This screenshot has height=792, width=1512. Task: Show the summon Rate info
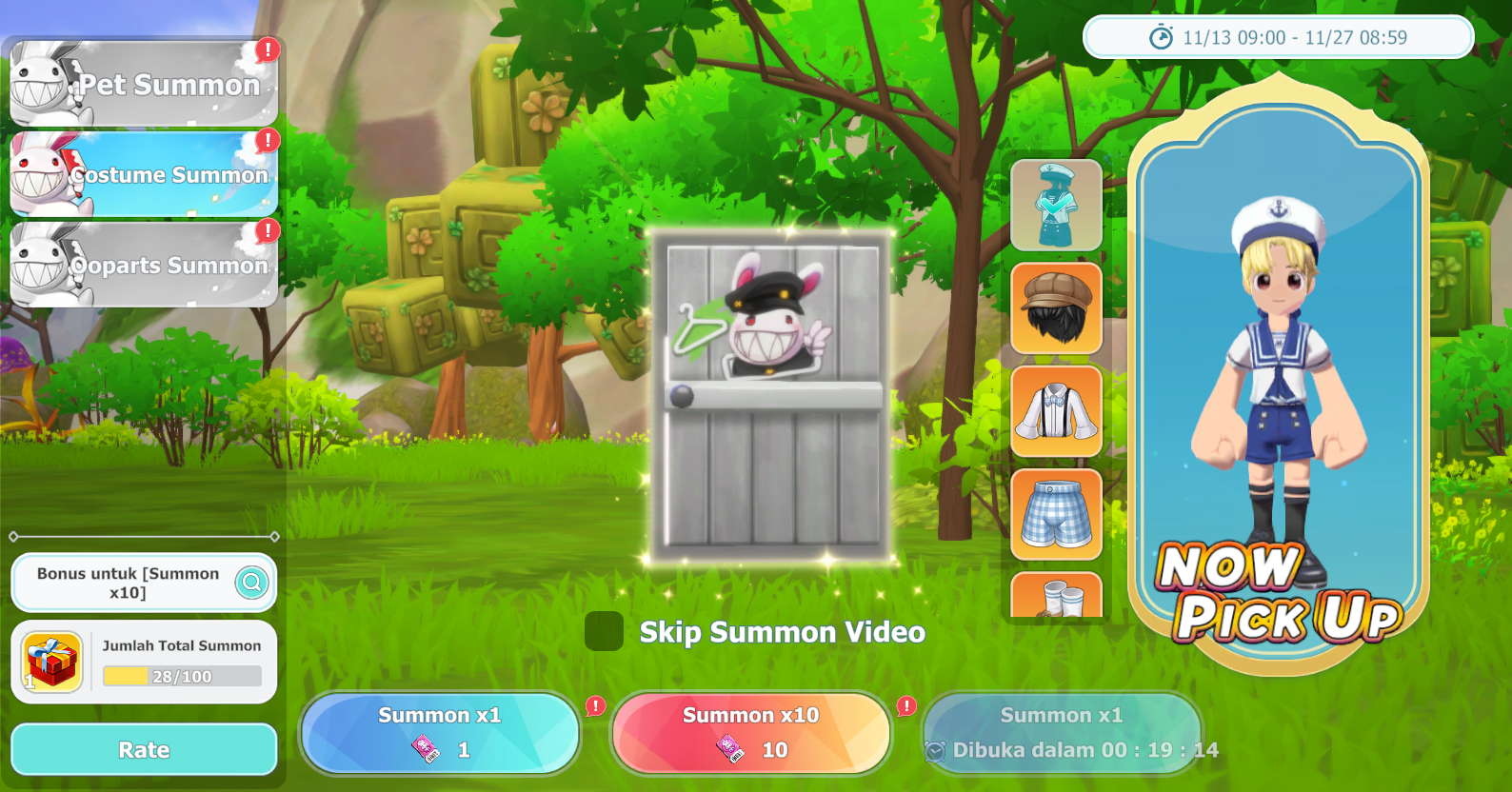tap(144, 749)
